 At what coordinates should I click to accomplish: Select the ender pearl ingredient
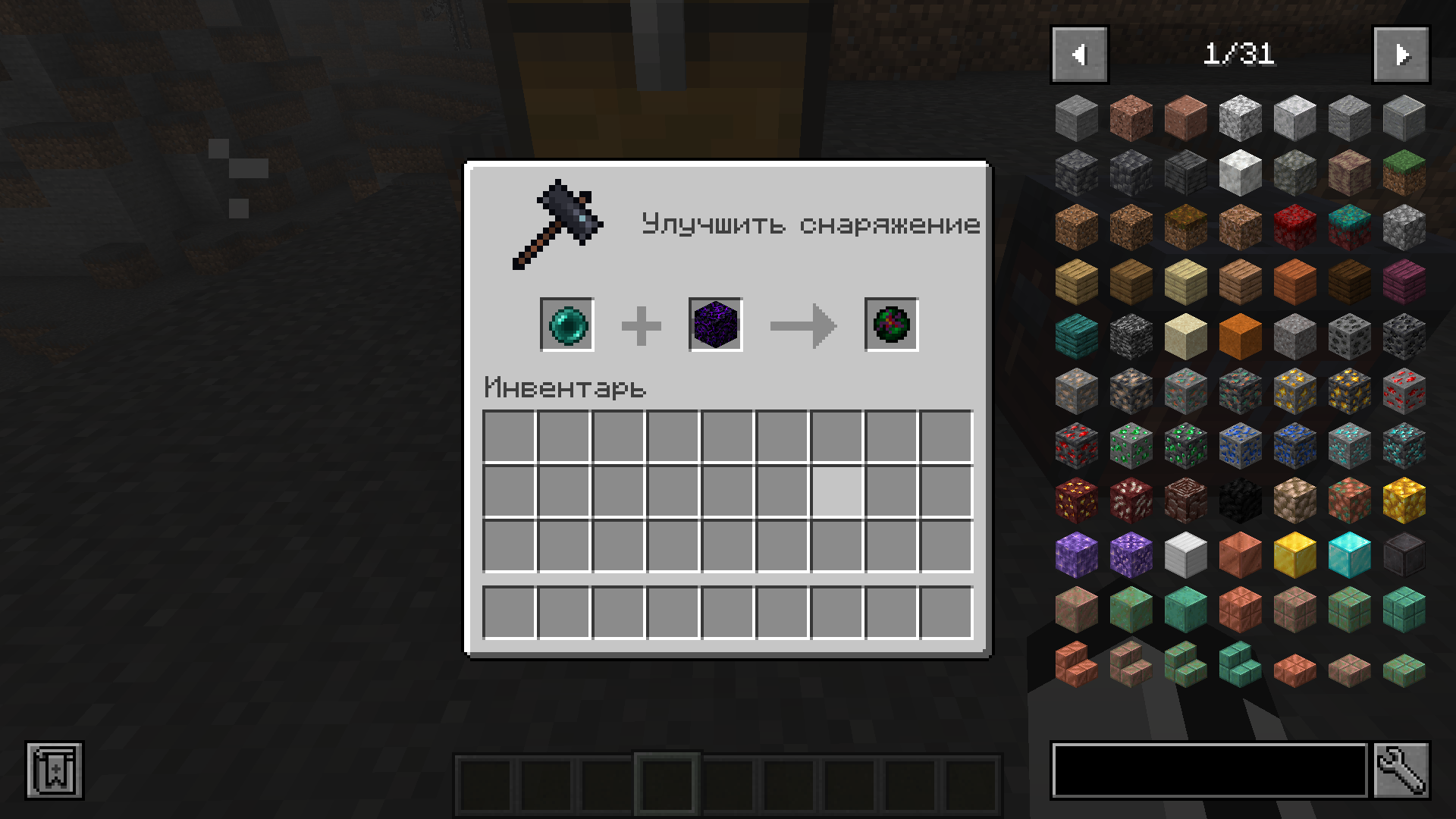[x=566, y=325]
